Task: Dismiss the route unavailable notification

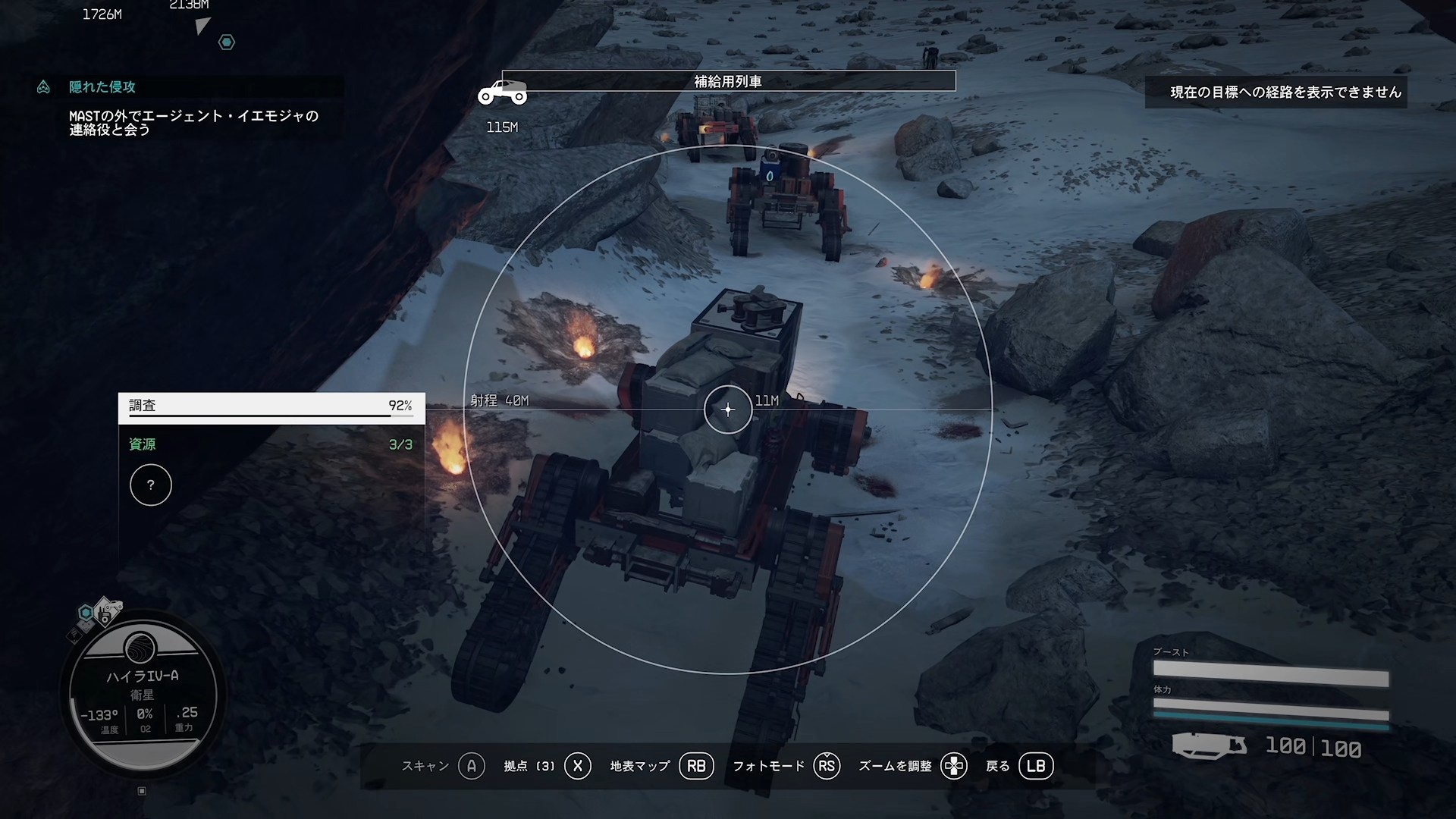Action: pos(1276,93)
